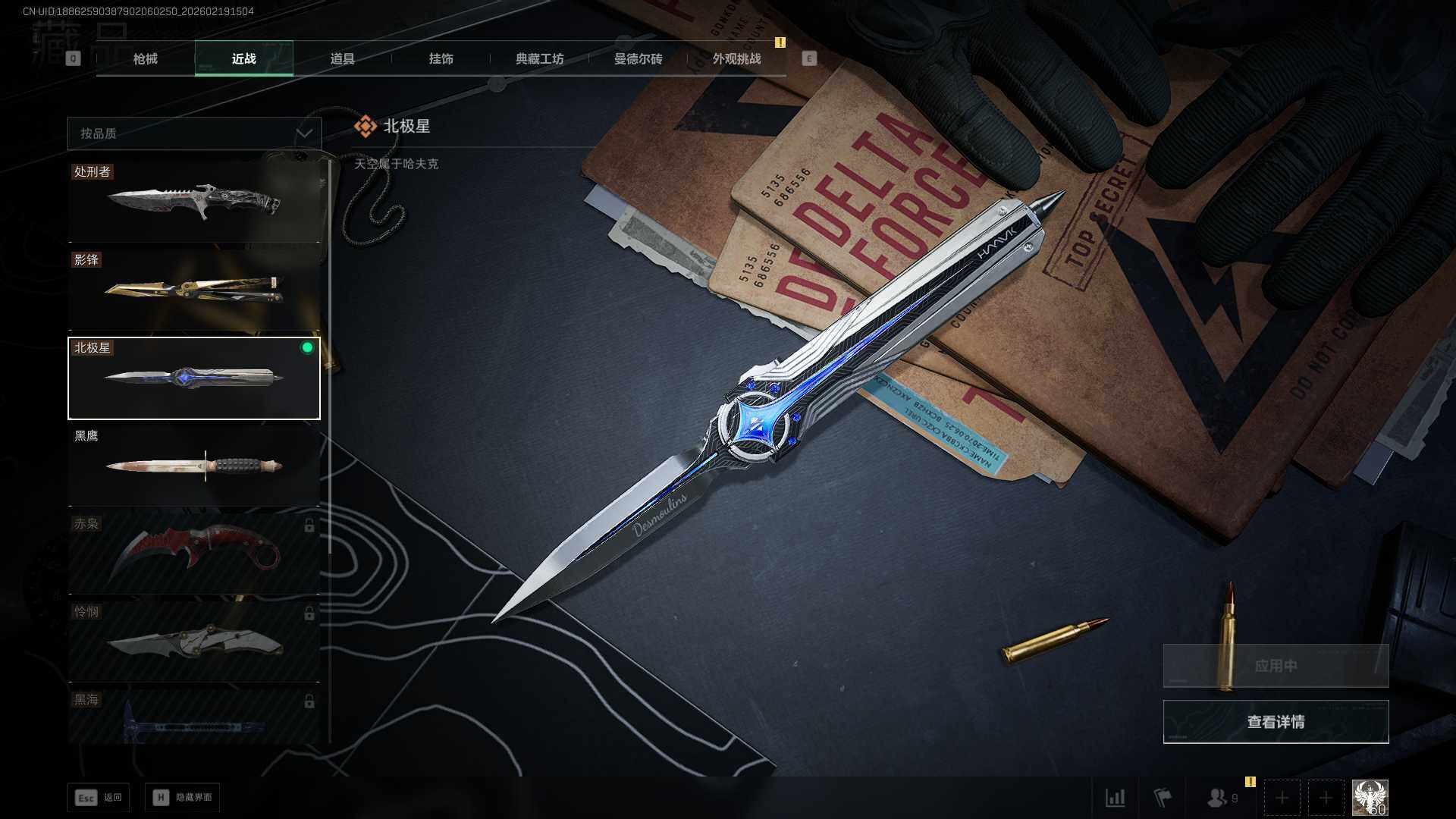Expand the 按品质 sort dropdown
The image size is (1456, 819).
click(x=194, y=133)
